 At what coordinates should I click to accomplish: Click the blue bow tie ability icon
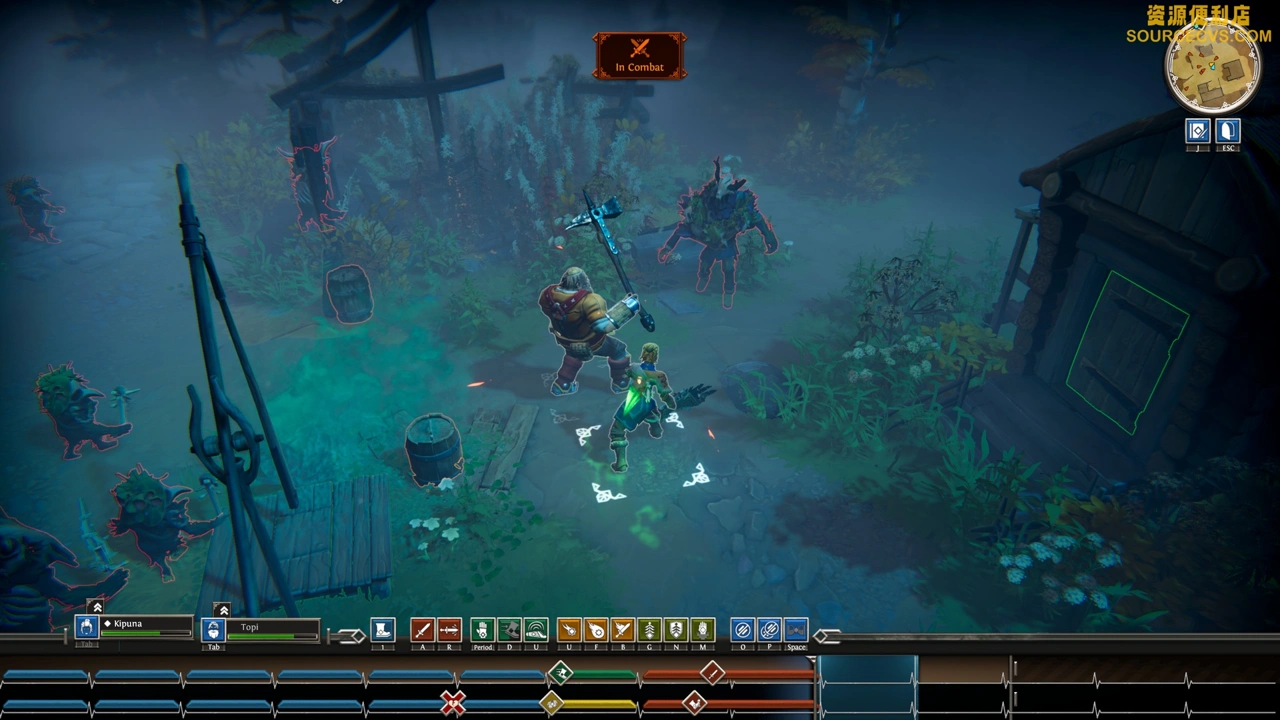point(795,630)
